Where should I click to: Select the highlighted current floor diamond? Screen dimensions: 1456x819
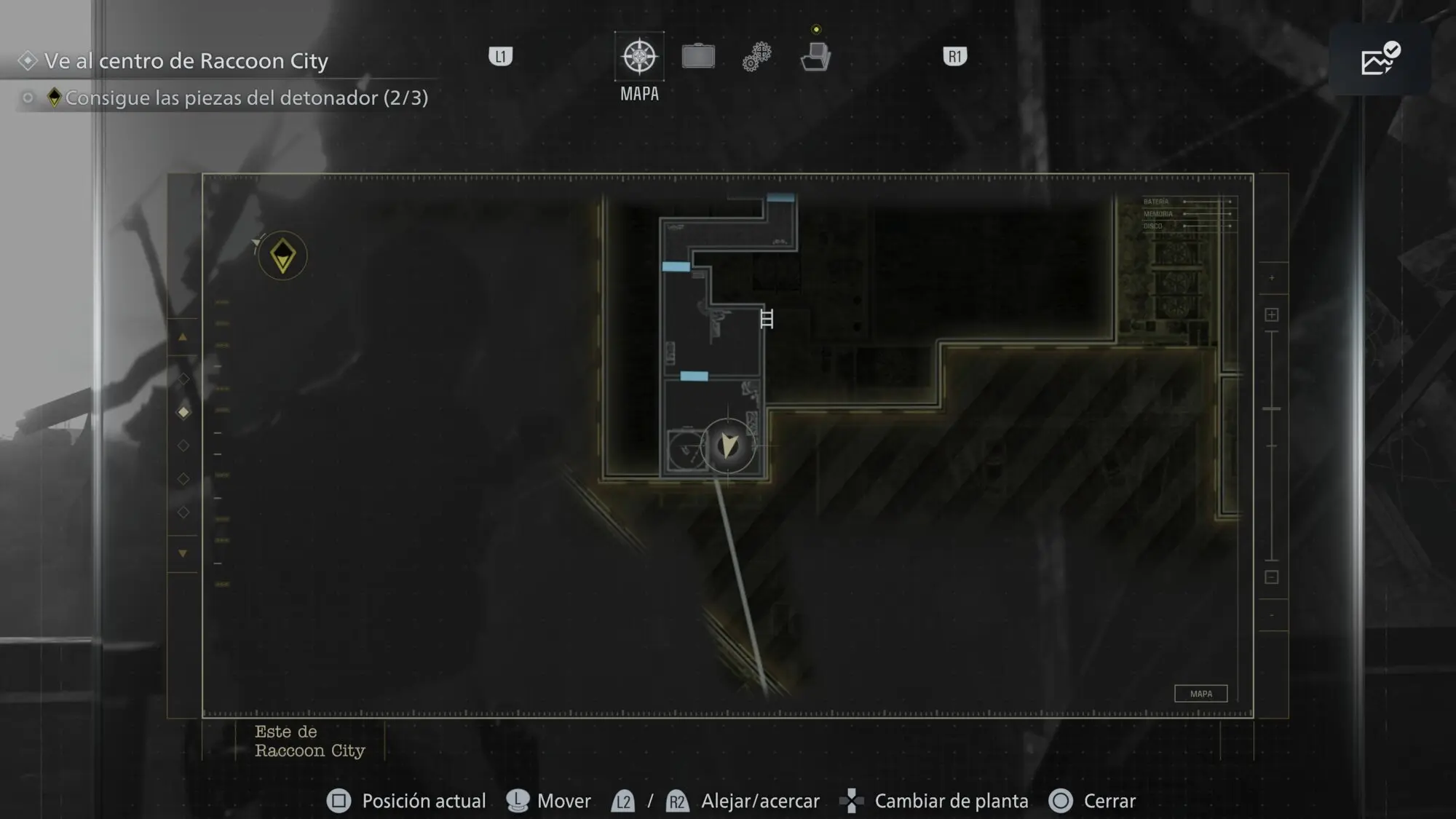pyautogui.click(x=183, y=412)
